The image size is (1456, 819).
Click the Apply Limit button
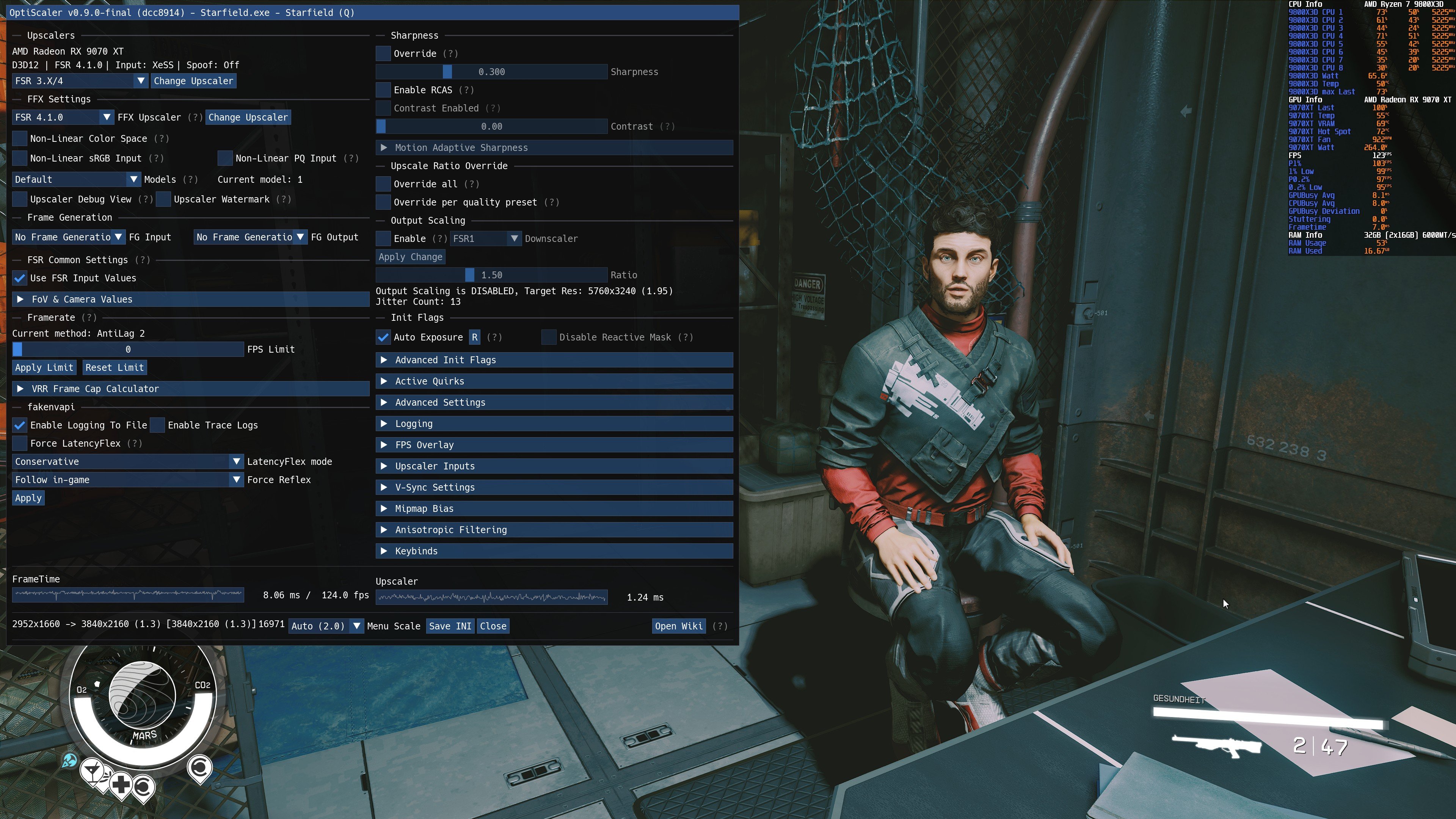pos(44,367)
